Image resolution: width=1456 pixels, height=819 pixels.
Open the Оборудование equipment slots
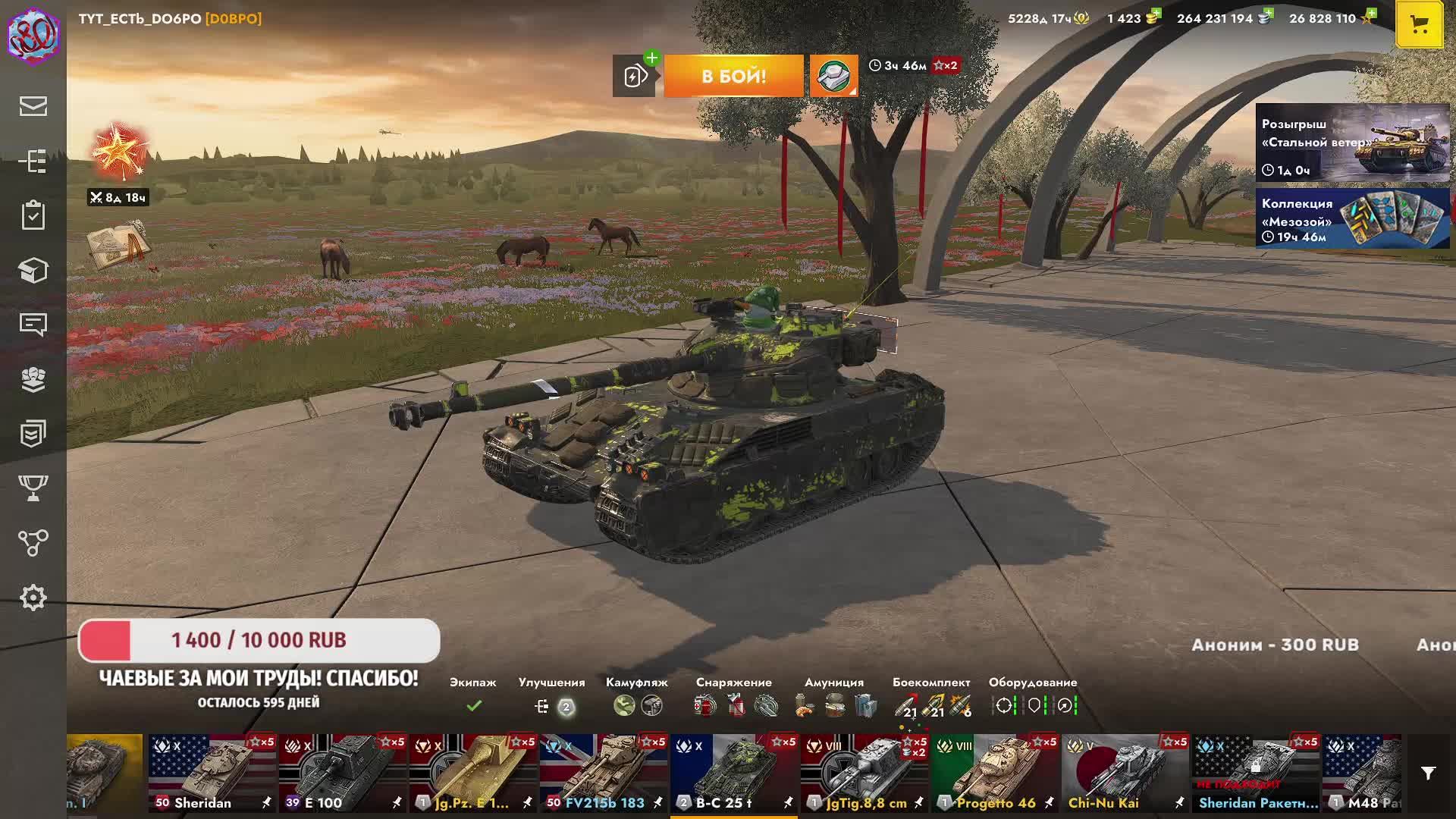point(1033,705)
